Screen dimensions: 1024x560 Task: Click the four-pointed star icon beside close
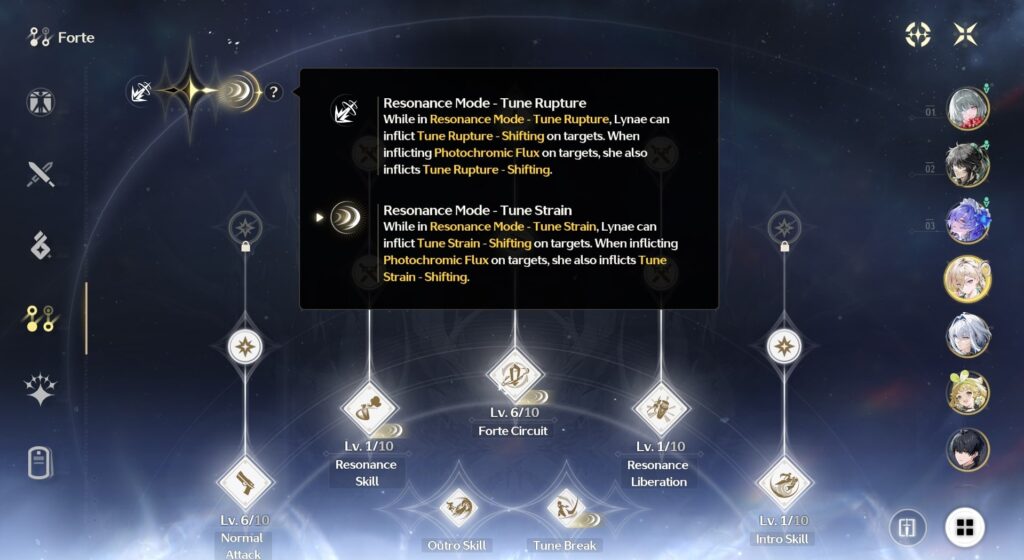(x=918, y=34)
